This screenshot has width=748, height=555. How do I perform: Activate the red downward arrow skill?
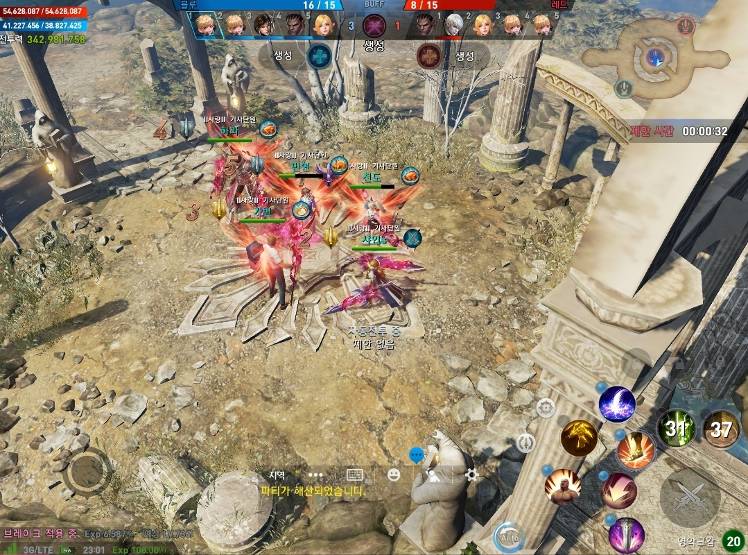click(619, 490)
